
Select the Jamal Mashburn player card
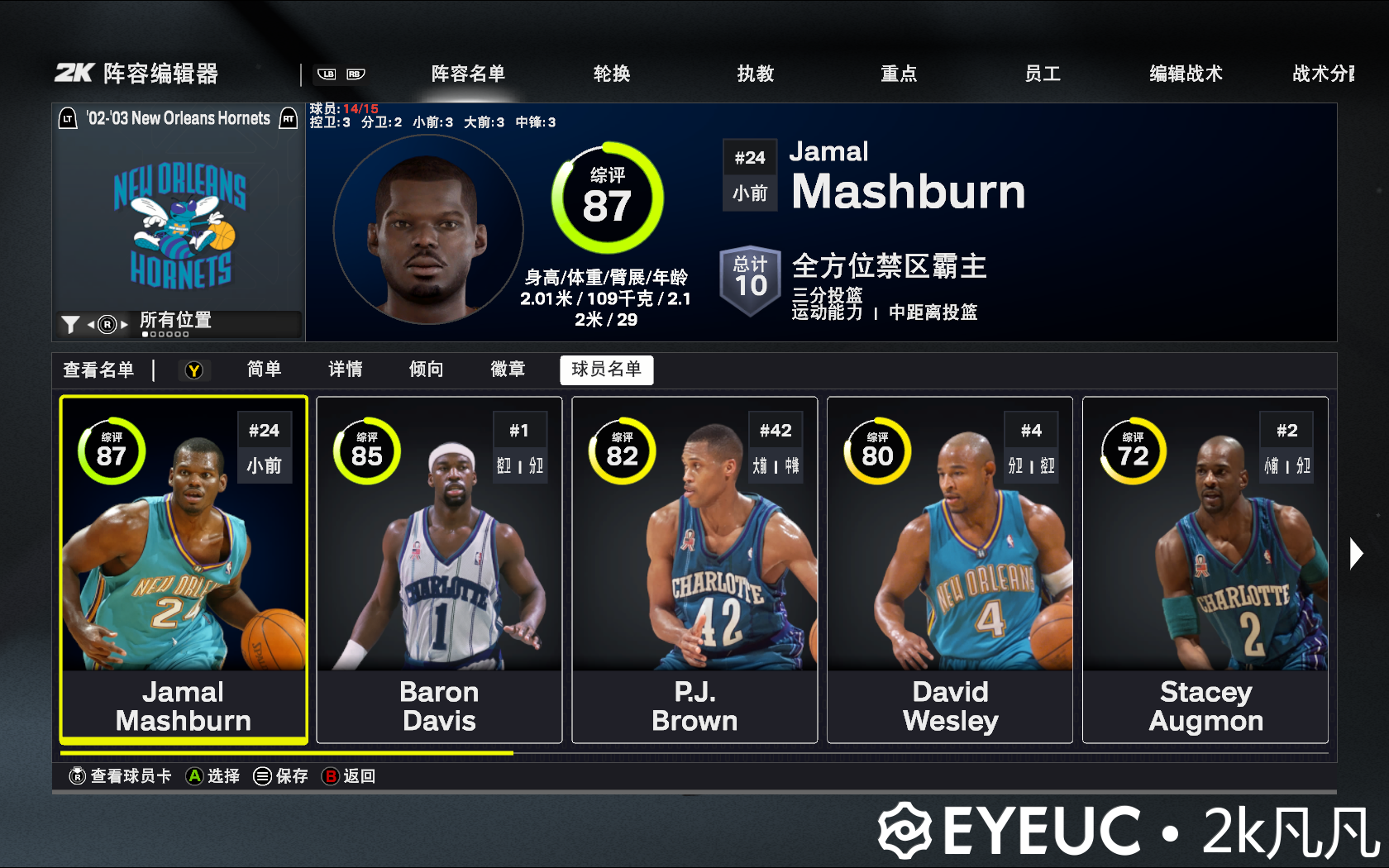click(x=184, y=570)
